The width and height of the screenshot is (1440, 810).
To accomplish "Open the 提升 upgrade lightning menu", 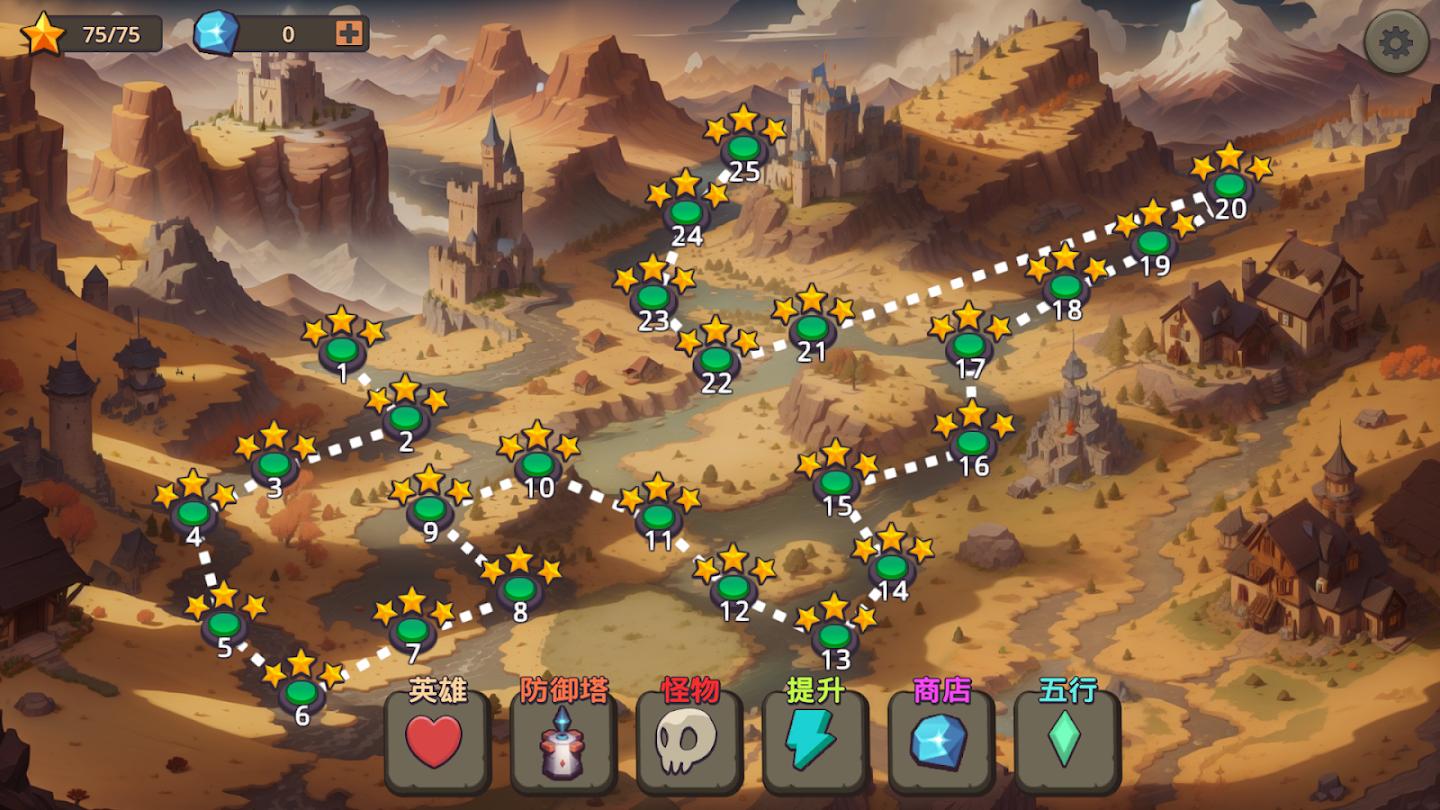I will point(814,742).
